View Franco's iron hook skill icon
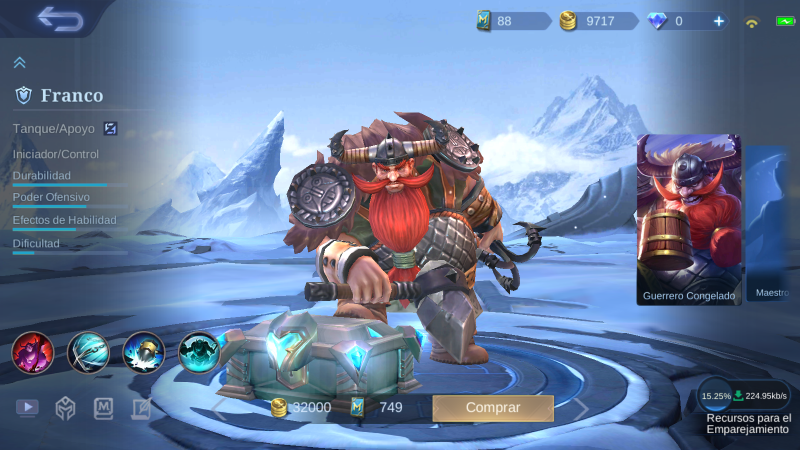The image size is (800, 450). click(x=88, y=352)
